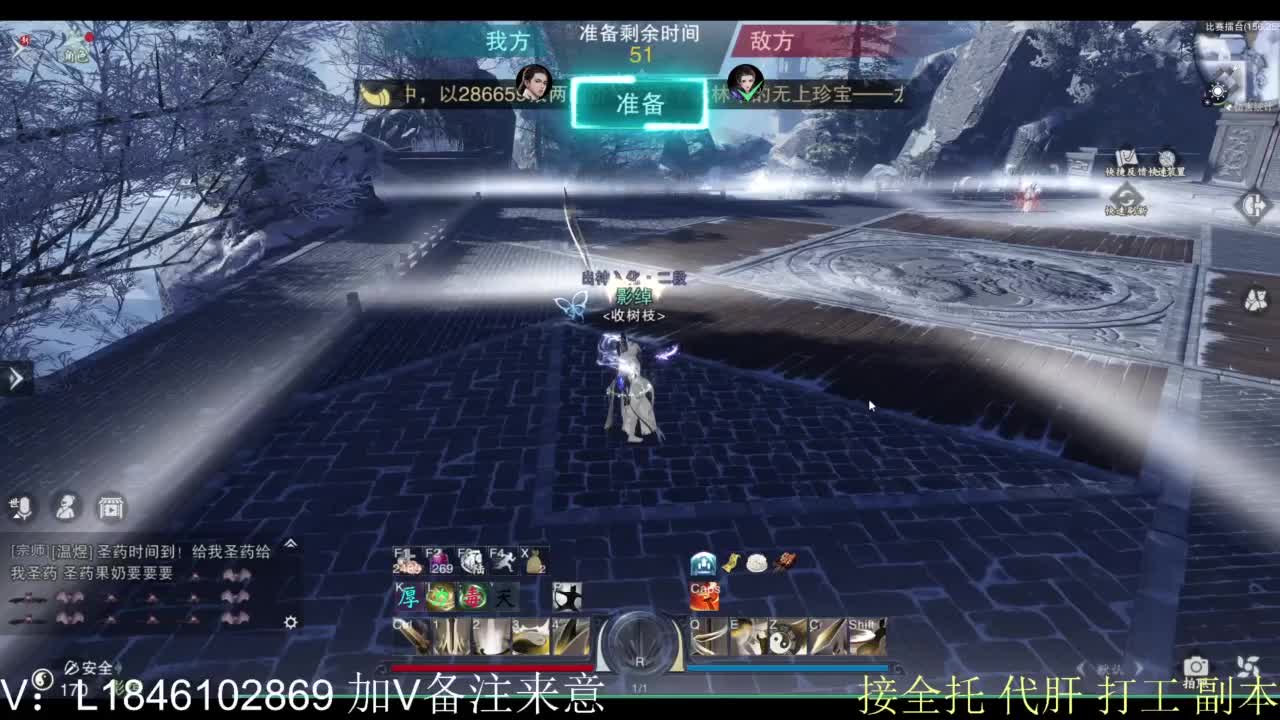The image size is (1280, 720).
Task: Toggle the 世 chat channel selector
Action: (13, 503)
